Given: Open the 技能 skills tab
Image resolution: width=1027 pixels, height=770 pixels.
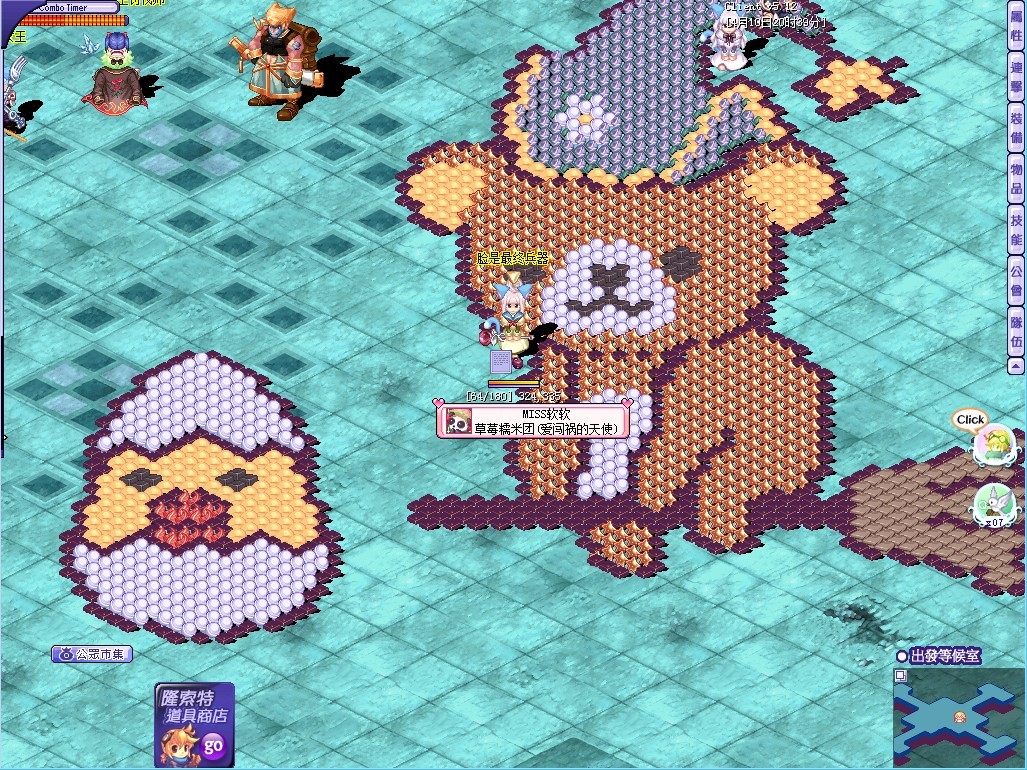Looking at the screenshot, I should click(1016, 230).
